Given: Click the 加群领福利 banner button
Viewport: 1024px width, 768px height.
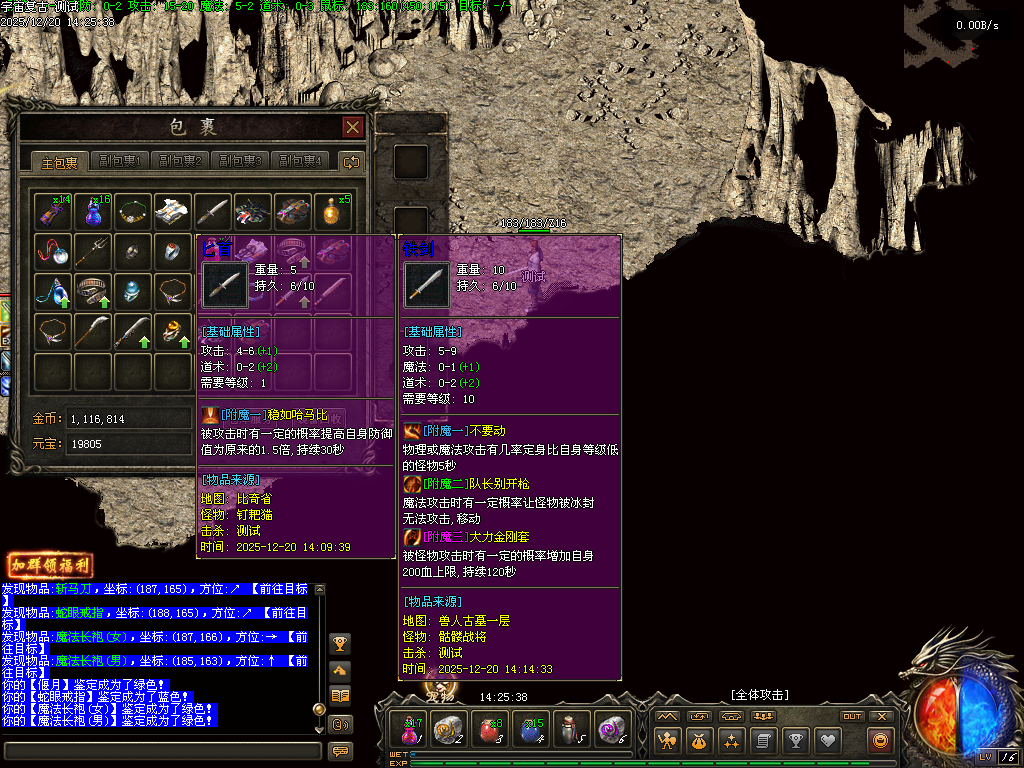Looking at the screenshot, I should pyautogui.click(x=50, y=565).
